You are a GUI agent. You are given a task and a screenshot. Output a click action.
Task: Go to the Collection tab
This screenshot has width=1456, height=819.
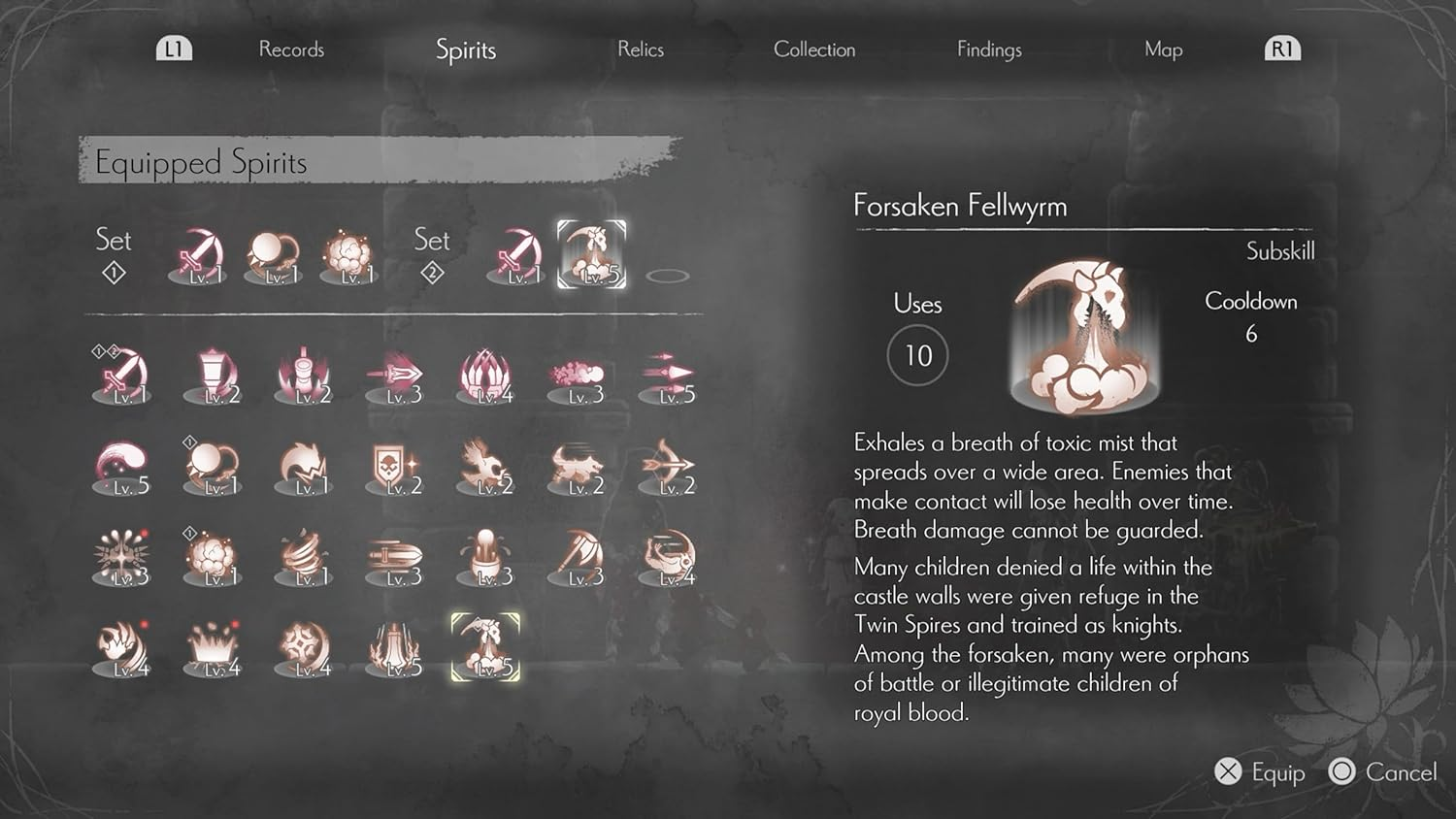814,49
